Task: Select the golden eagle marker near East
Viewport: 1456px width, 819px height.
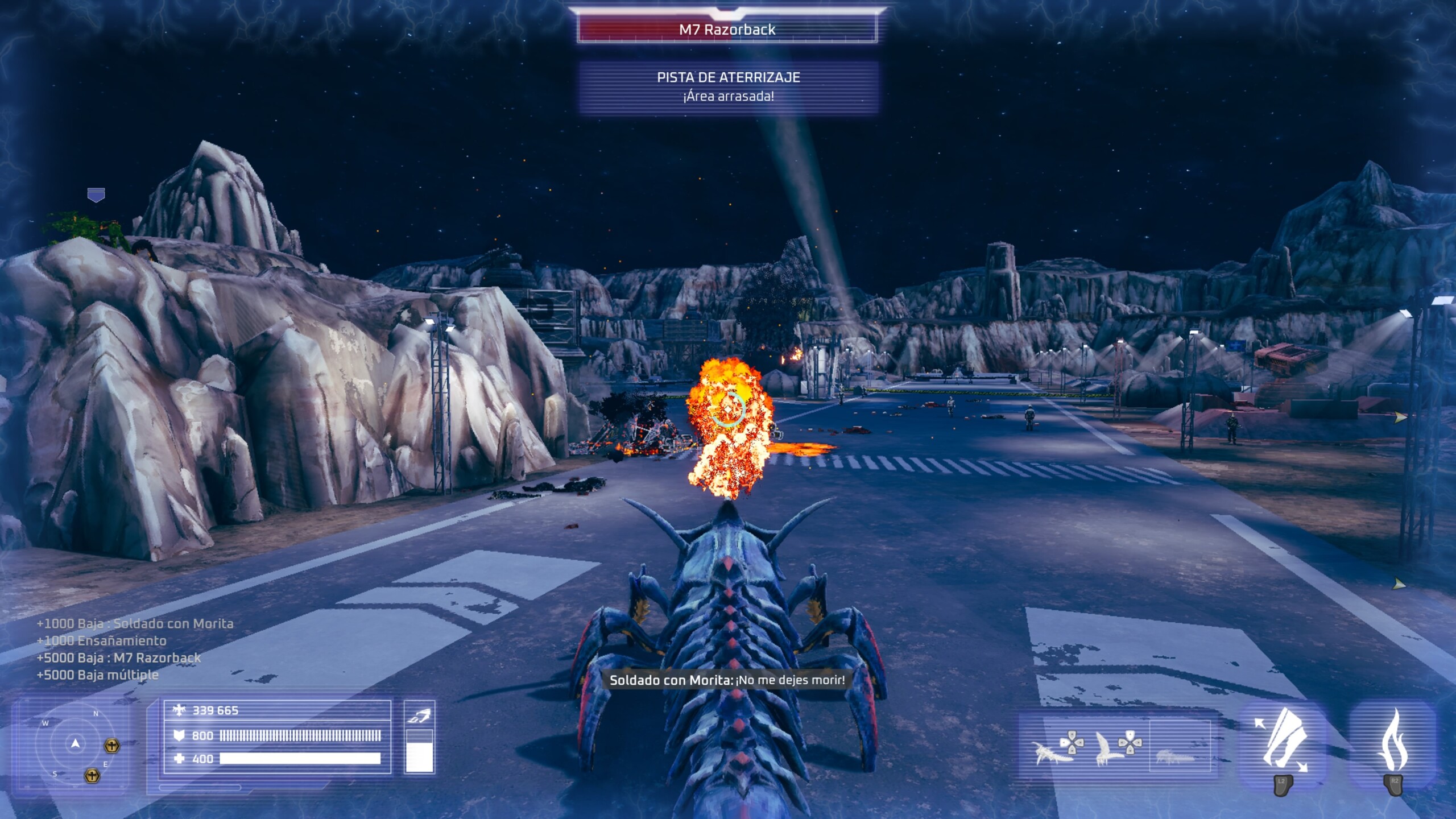Action: [112, 746]
